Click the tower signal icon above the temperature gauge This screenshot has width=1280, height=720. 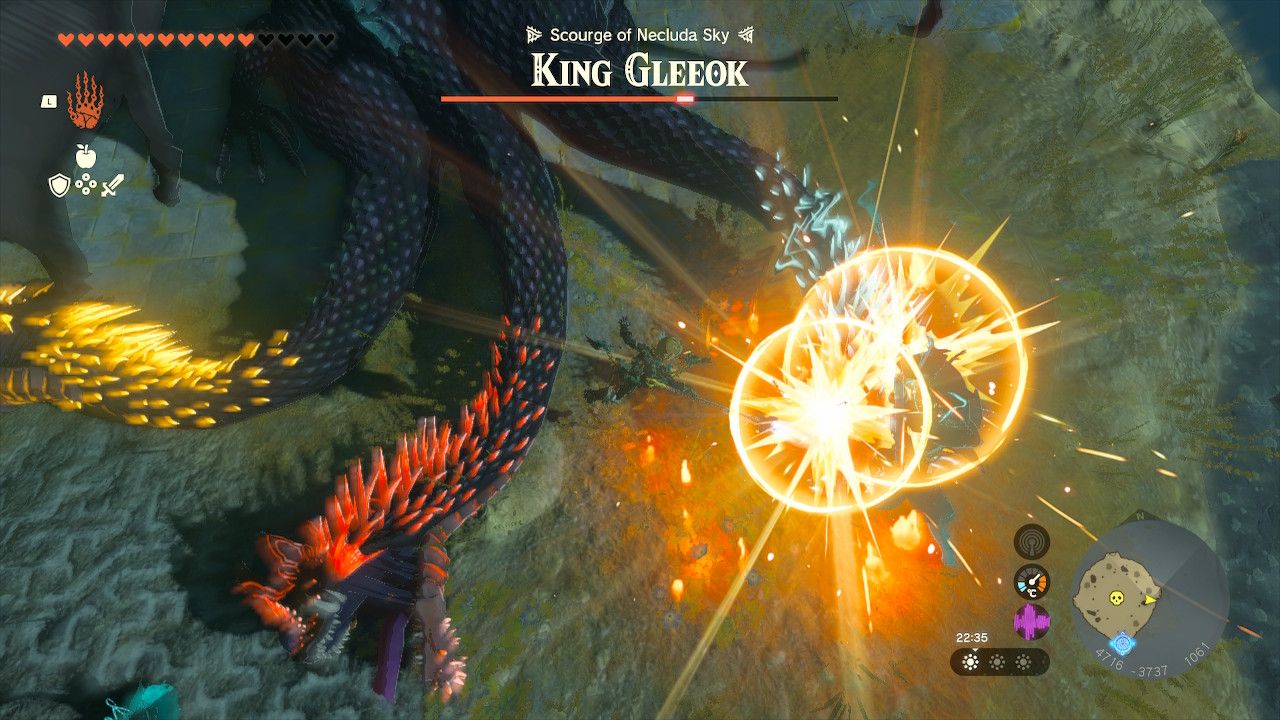[x=1031, y=543]
